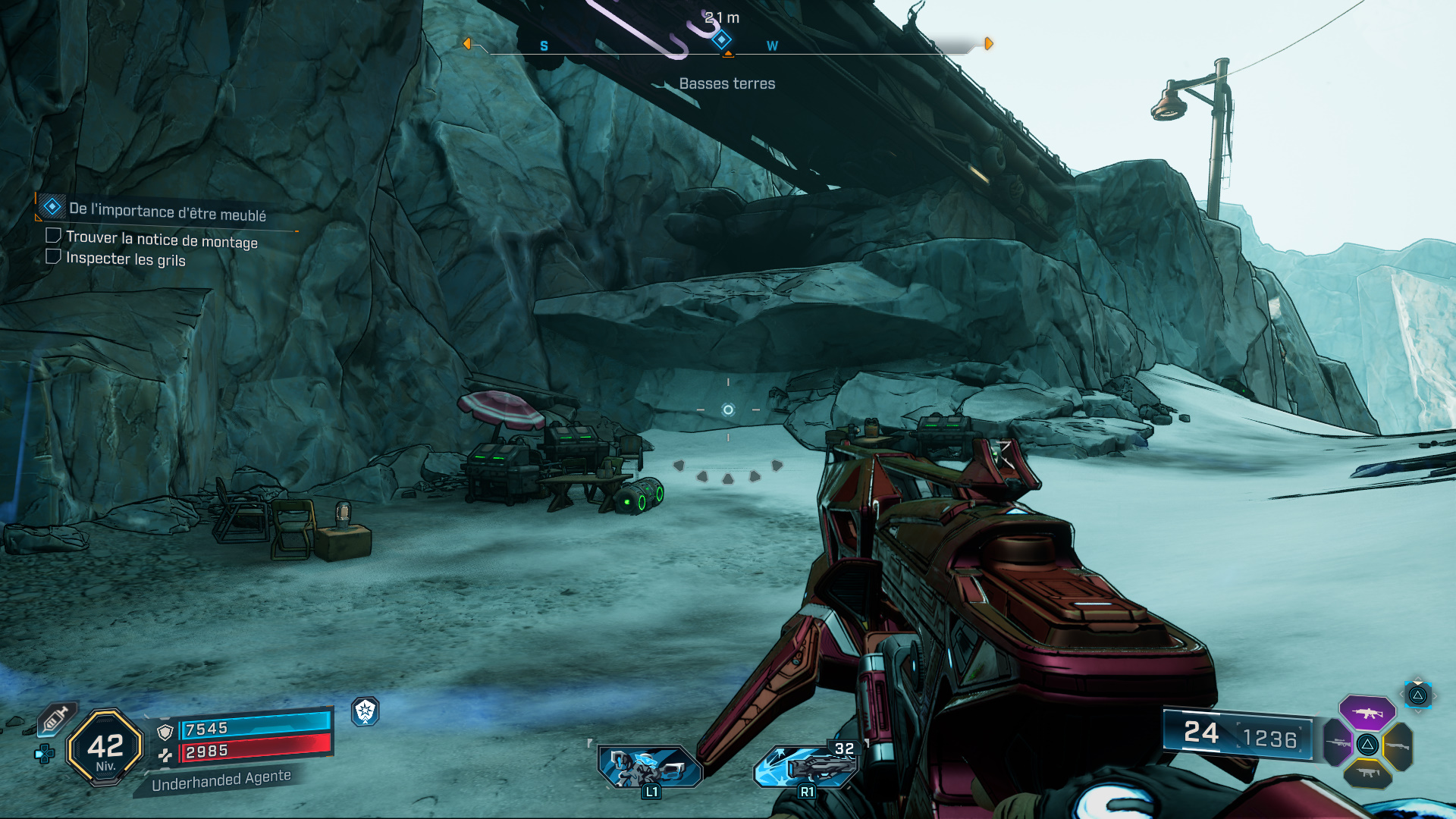Select the quest title De l'importance d'être meublé
This screenshot has width=1456, height=819.
pyautogui.click(x=167, y=212)
